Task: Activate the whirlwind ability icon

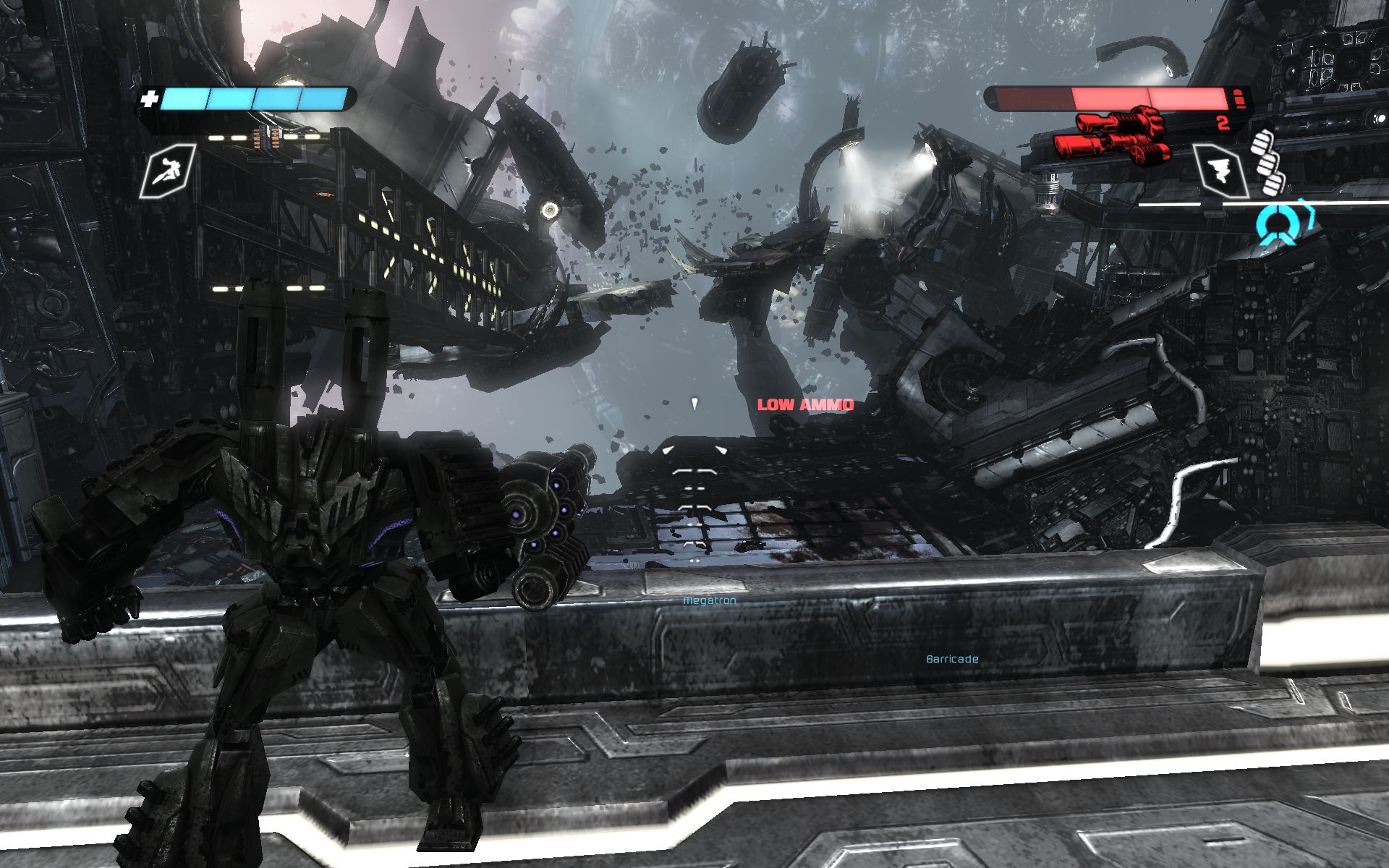Action: pyautogui.click(x=1220, y=171)
